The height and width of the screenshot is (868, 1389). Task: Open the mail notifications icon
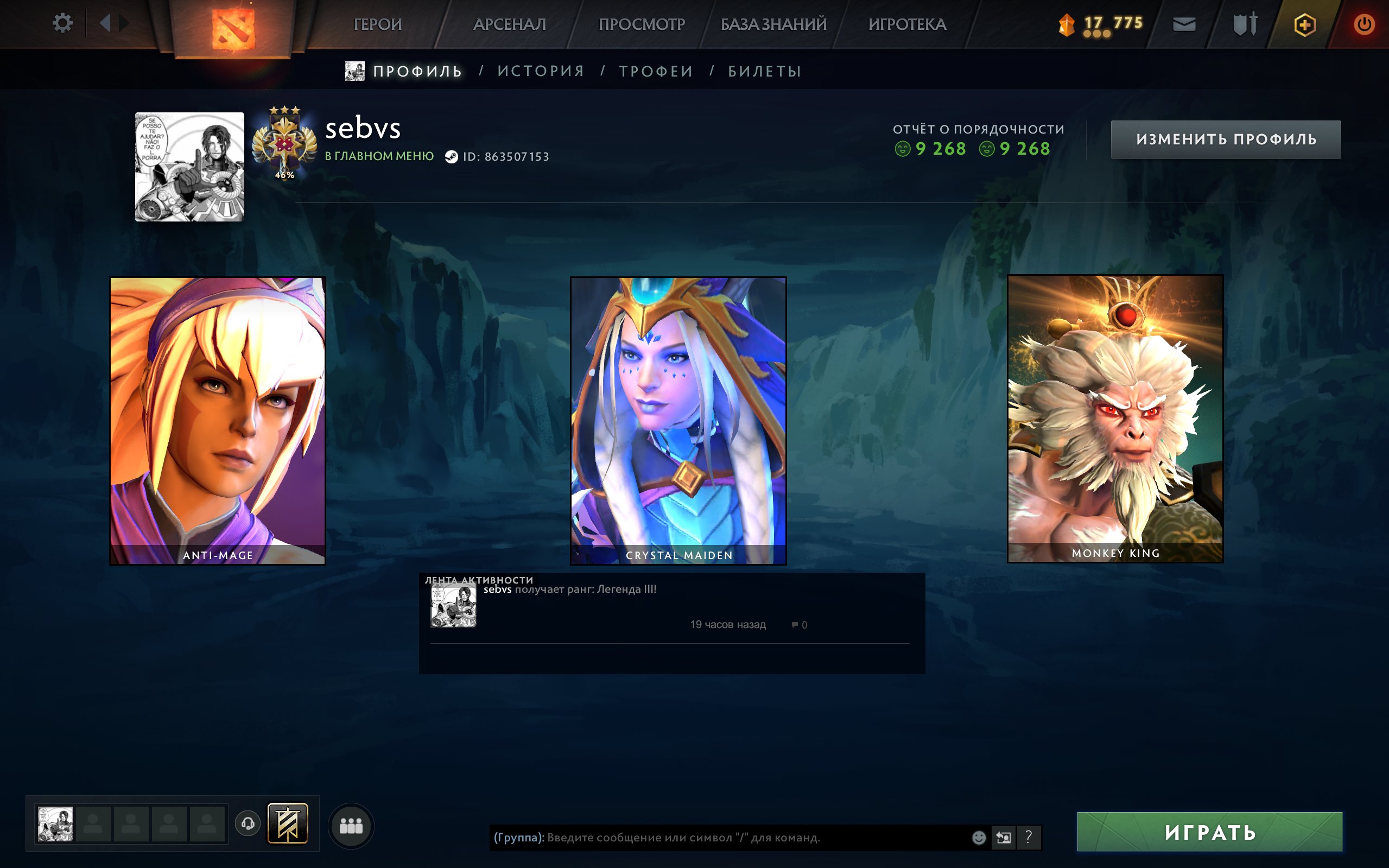pyautogui.click(x=1183, y=24)
